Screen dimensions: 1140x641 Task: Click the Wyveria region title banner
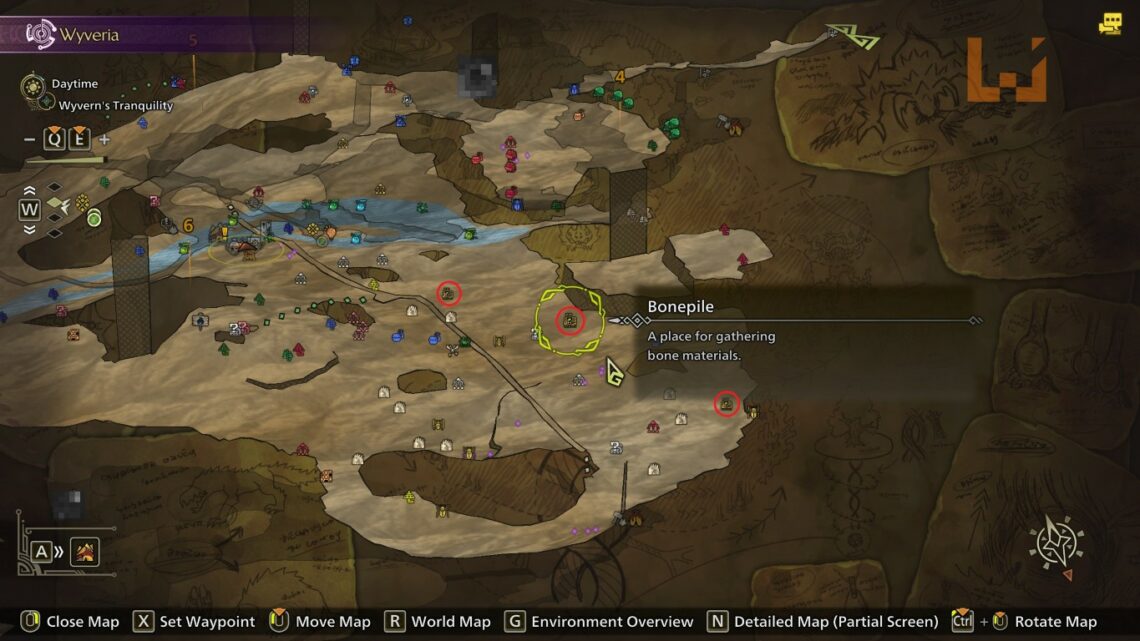click(90, 35)
